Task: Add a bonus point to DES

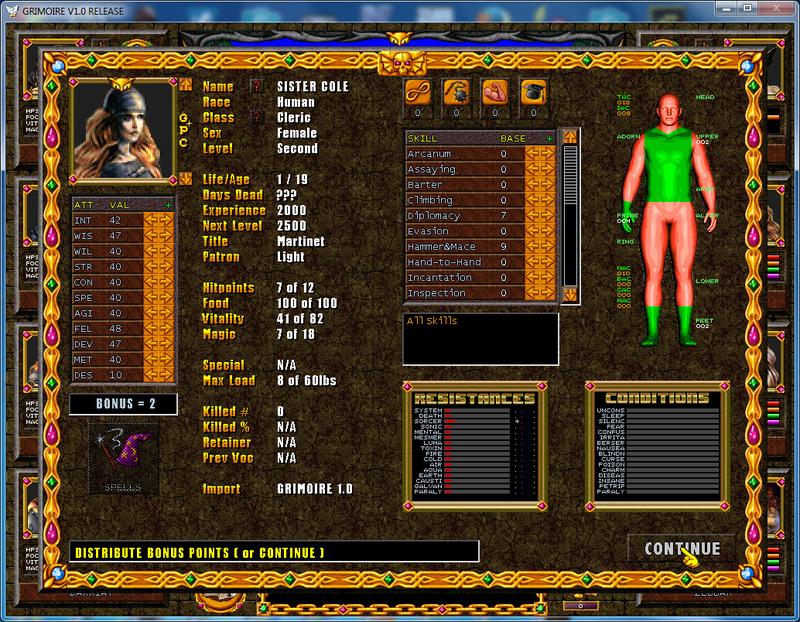Action: coord(167,376)
